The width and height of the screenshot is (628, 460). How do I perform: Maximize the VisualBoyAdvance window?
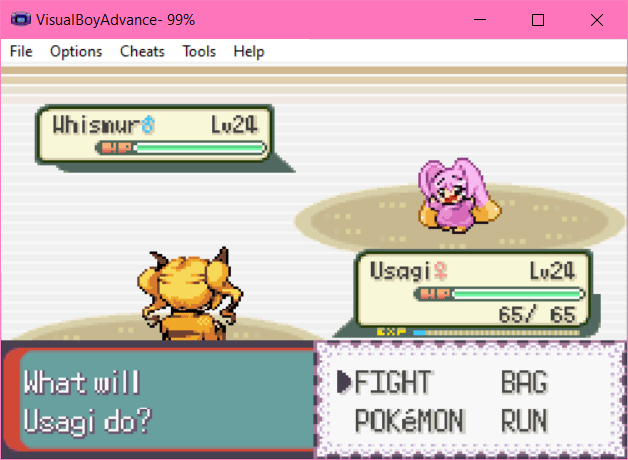tap(538, 19)
